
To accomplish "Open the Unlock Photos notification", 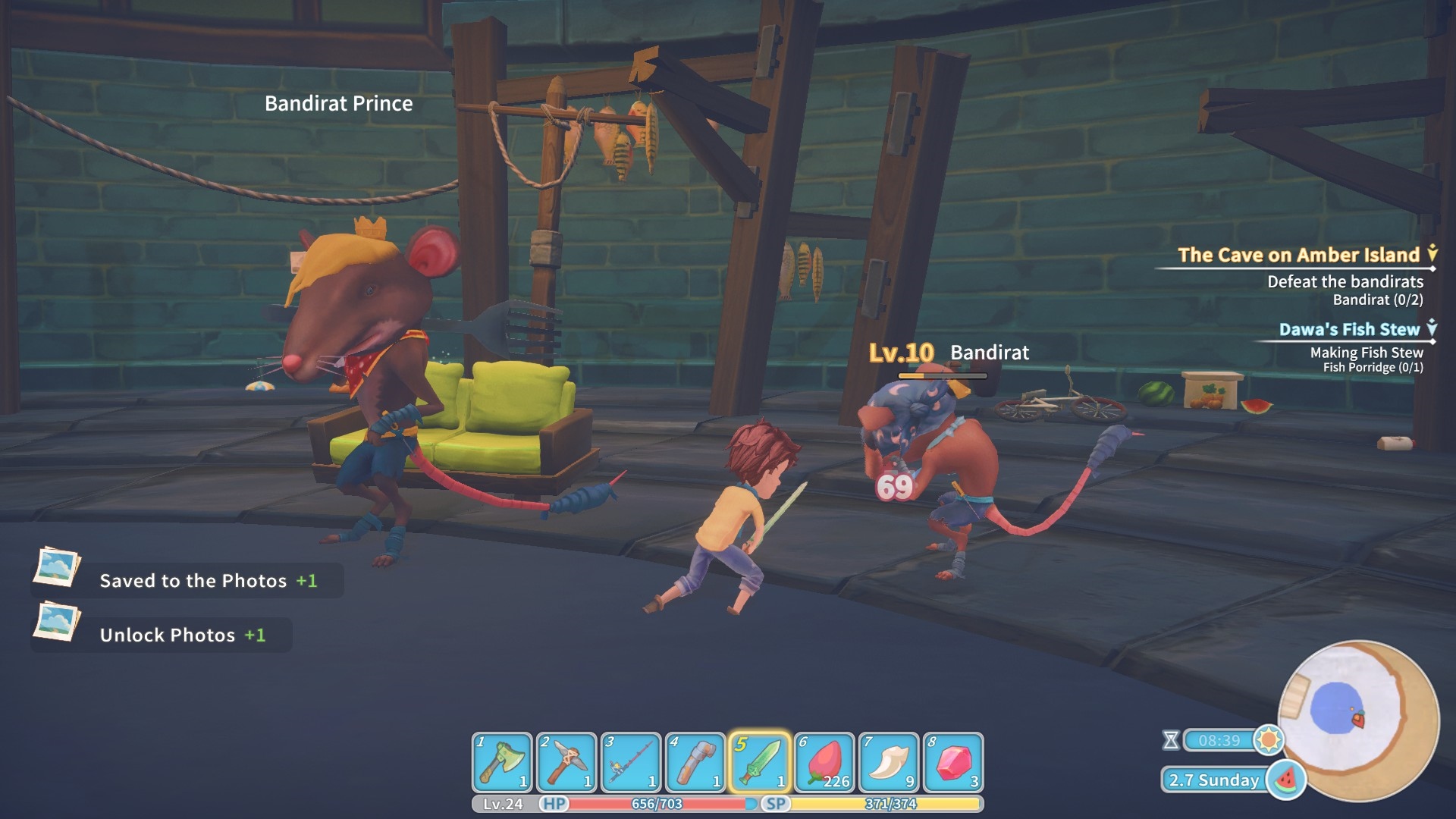I will click(162, 635).
